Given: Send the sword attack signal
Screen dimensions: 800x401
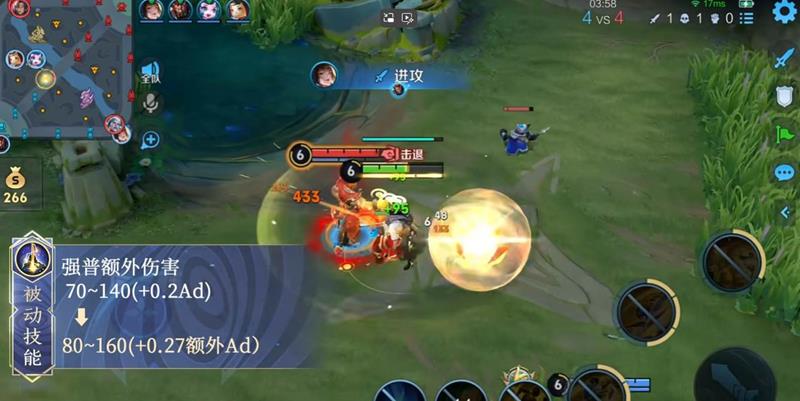Looking at the screenshot, I should pyautogui.click(x=783, y=58).
